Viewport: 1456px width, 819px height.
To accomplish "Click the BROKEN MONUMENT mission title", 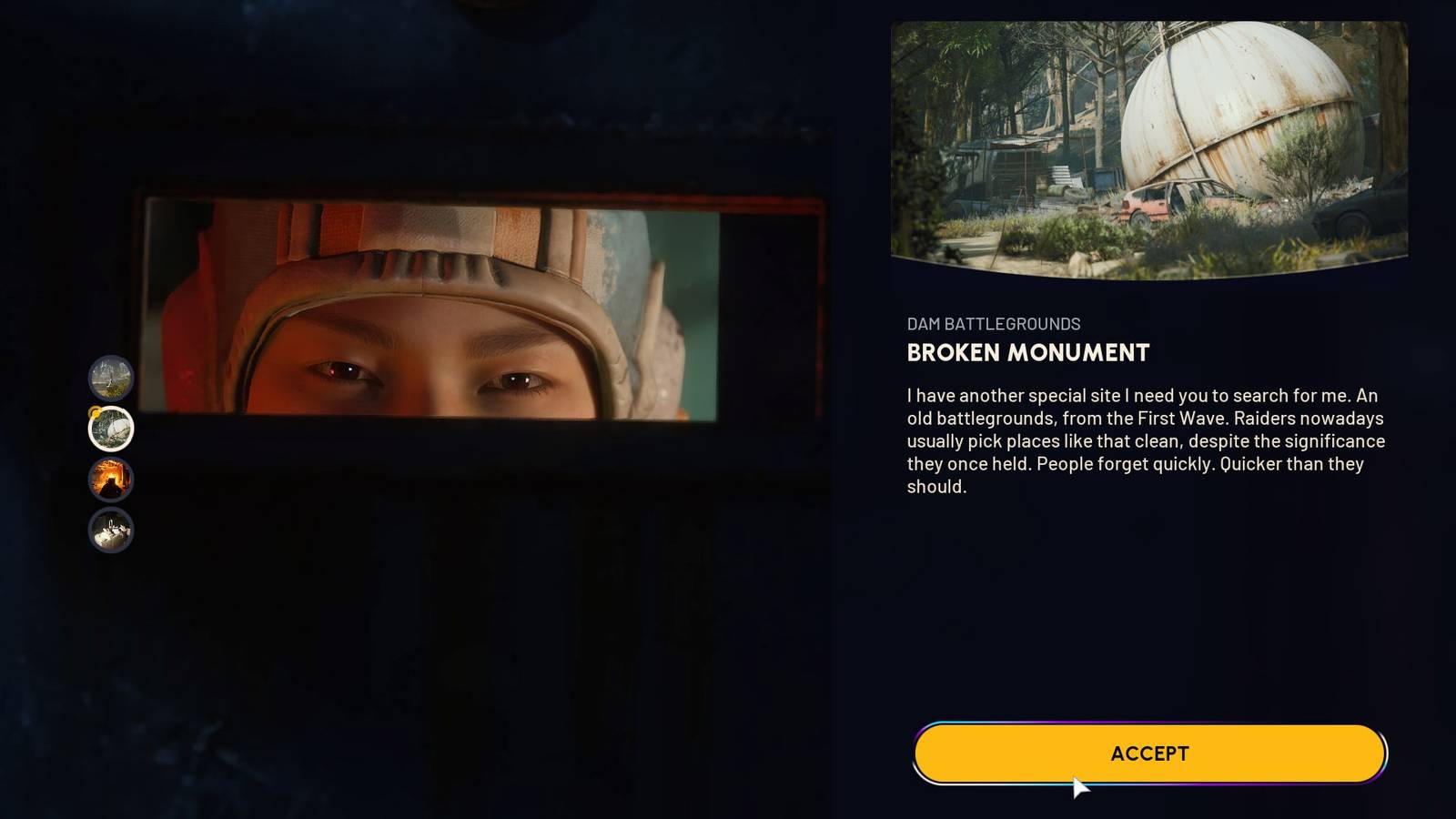I will (1026, 354).
